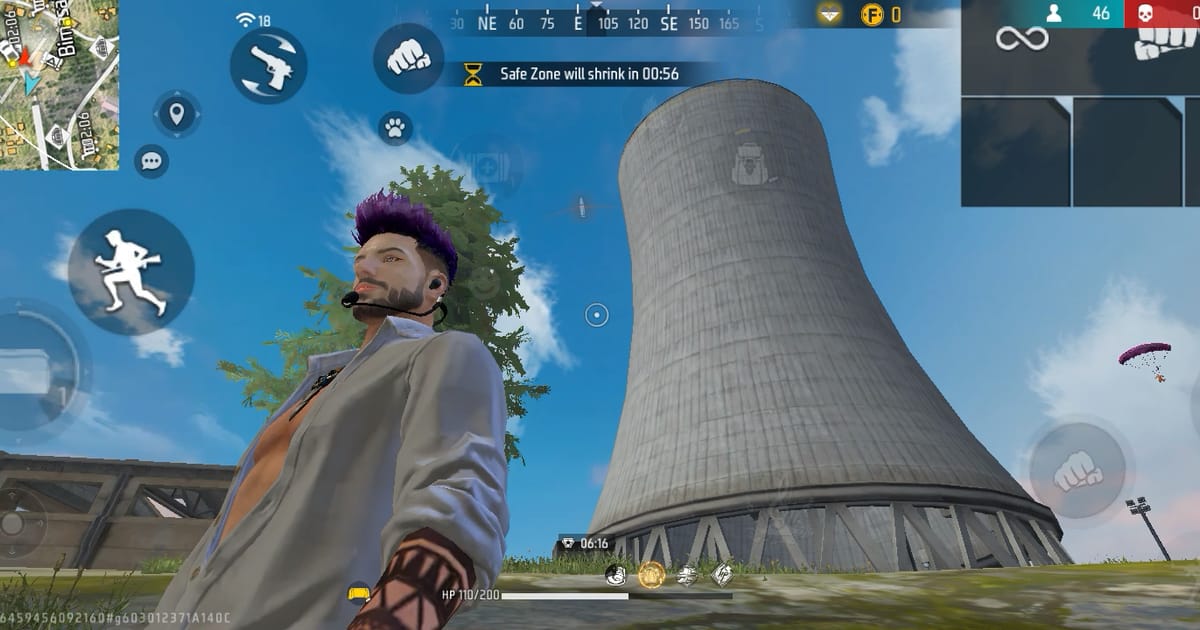
Task: Tap the pistol weapon swap button
Action: [268, 66]
